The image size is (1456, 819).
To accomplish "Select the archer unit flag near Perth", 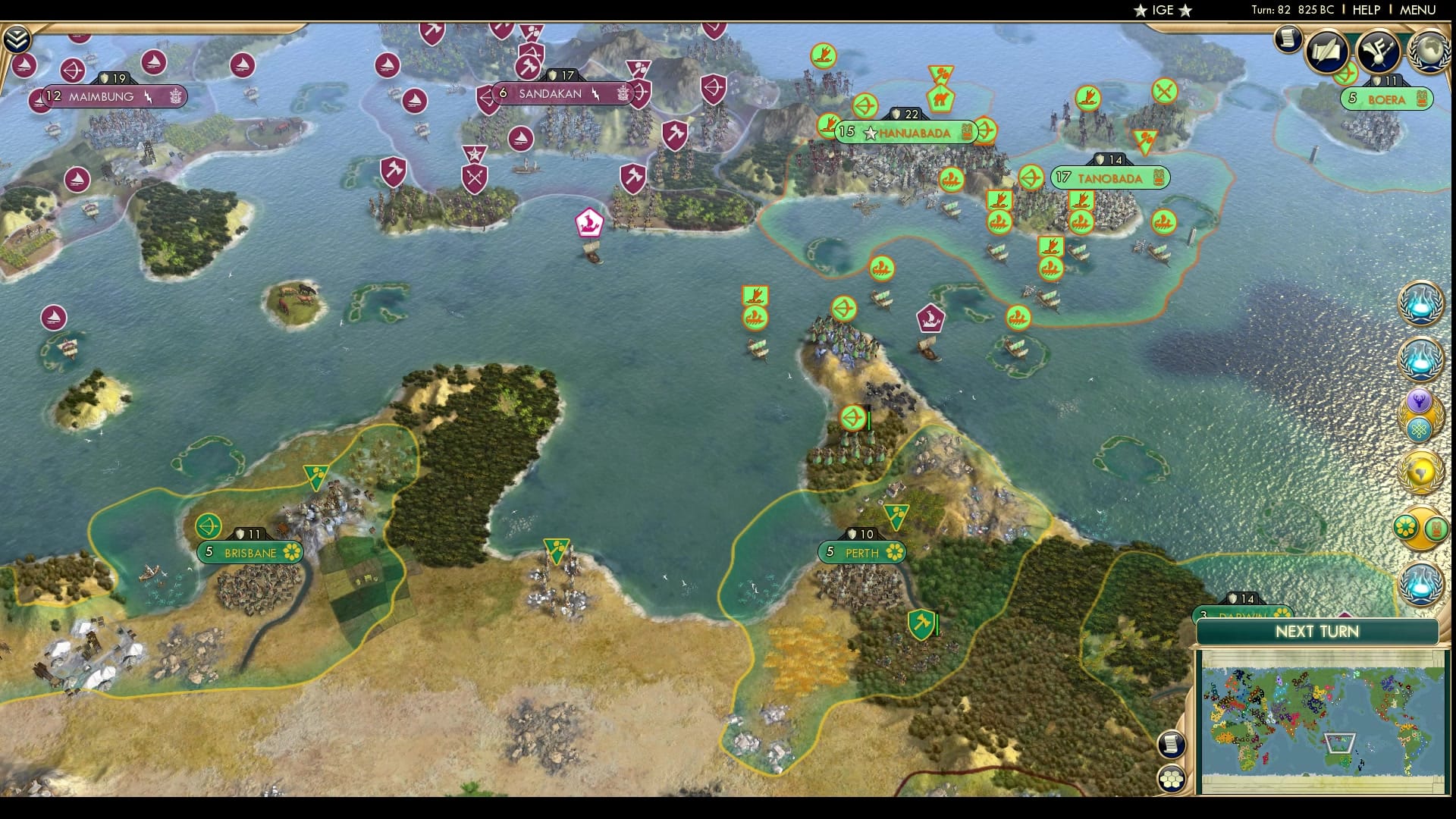I will coord(852,416).
